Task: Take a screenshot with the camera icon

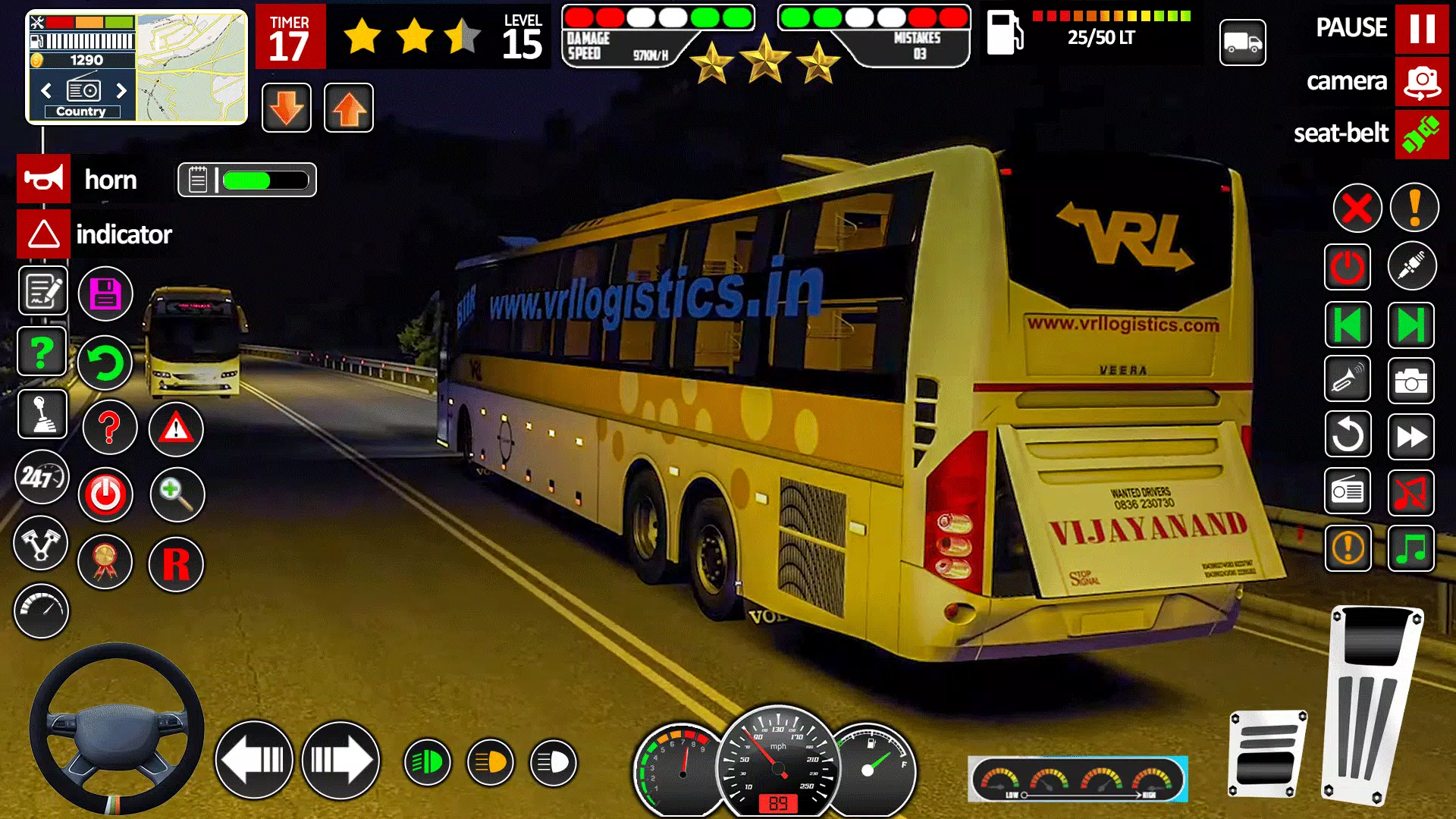Action: pyautogui.click(x=1412, y=380)
